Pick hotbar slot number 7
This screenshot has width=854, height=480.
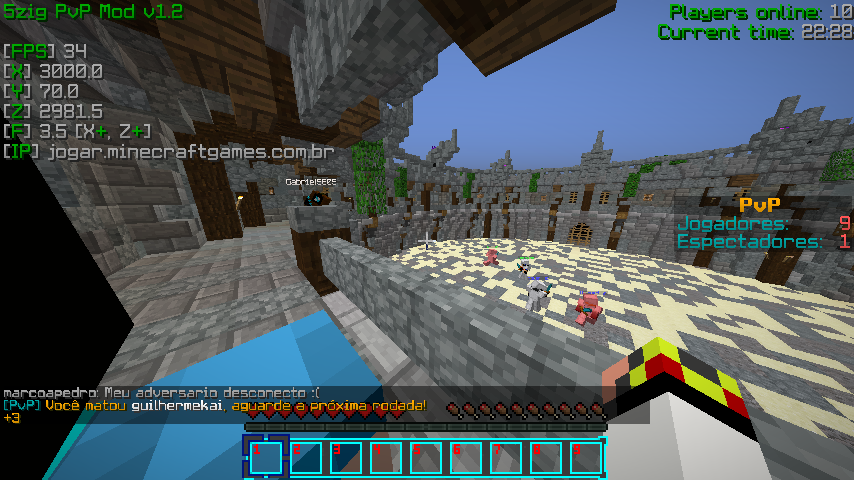click(x=506, y=457)
